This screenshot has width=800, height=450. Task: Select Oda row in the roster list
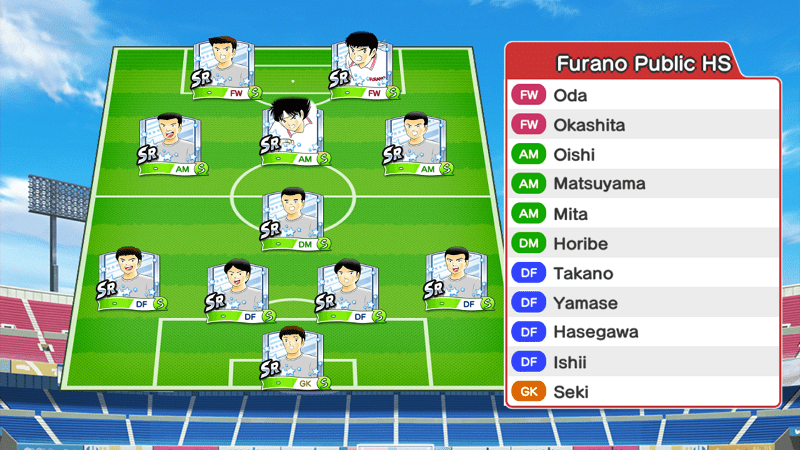[642, 96]
